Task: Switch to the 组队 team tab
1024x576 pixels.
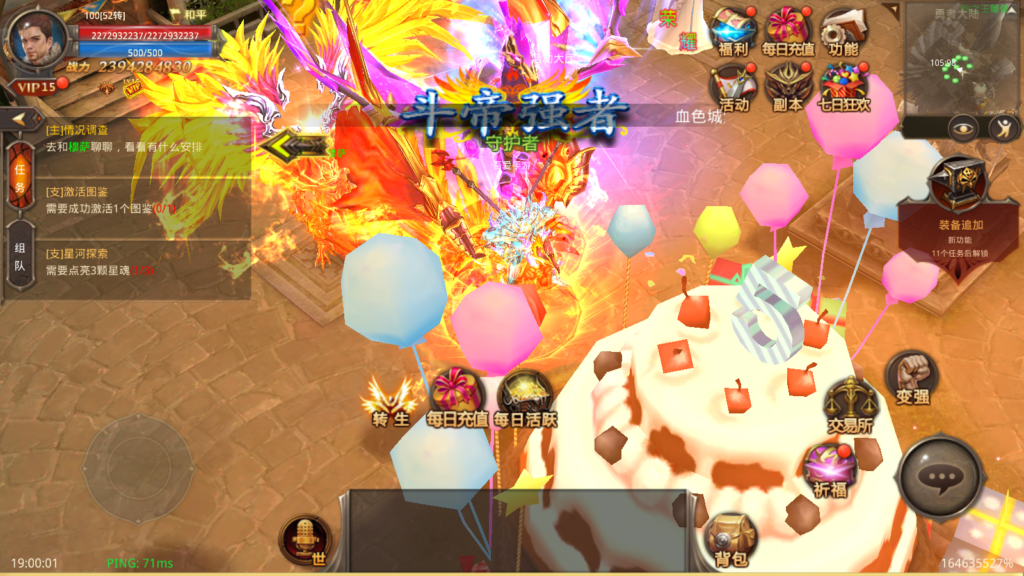Action: click(19, 258)
